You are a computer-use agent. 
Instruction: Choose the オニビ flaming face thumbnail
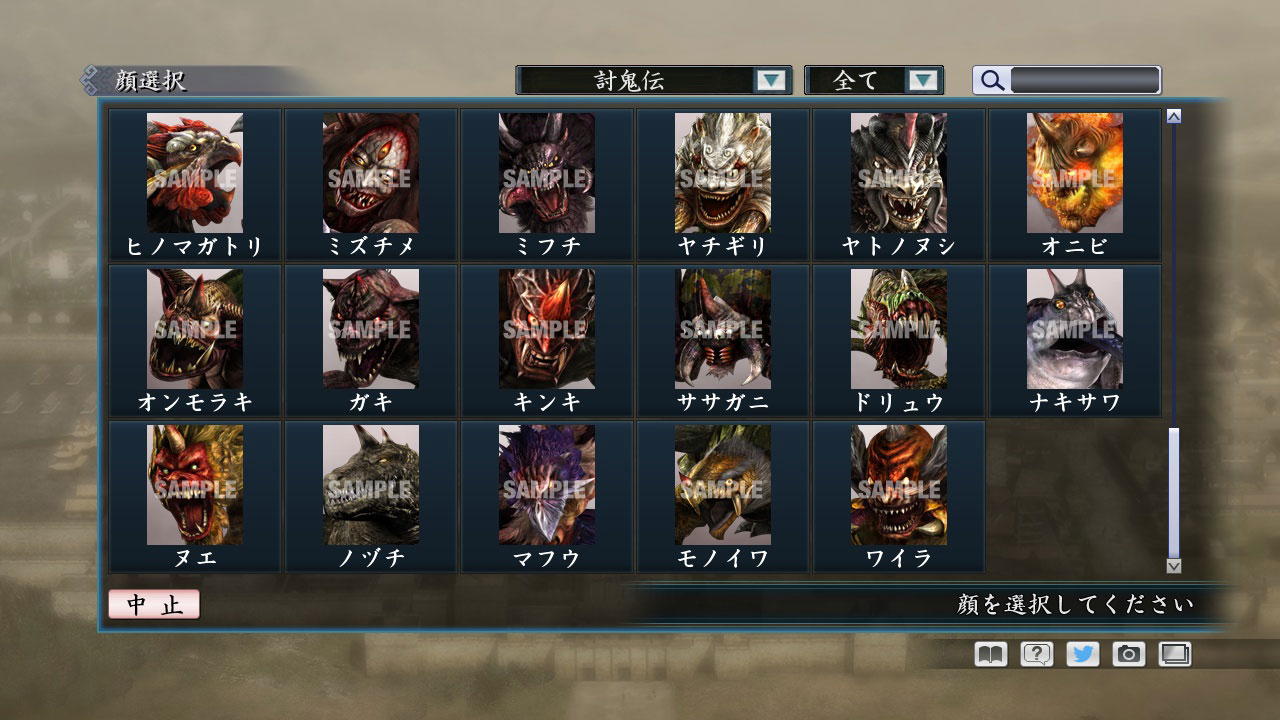pos(1073,172)
